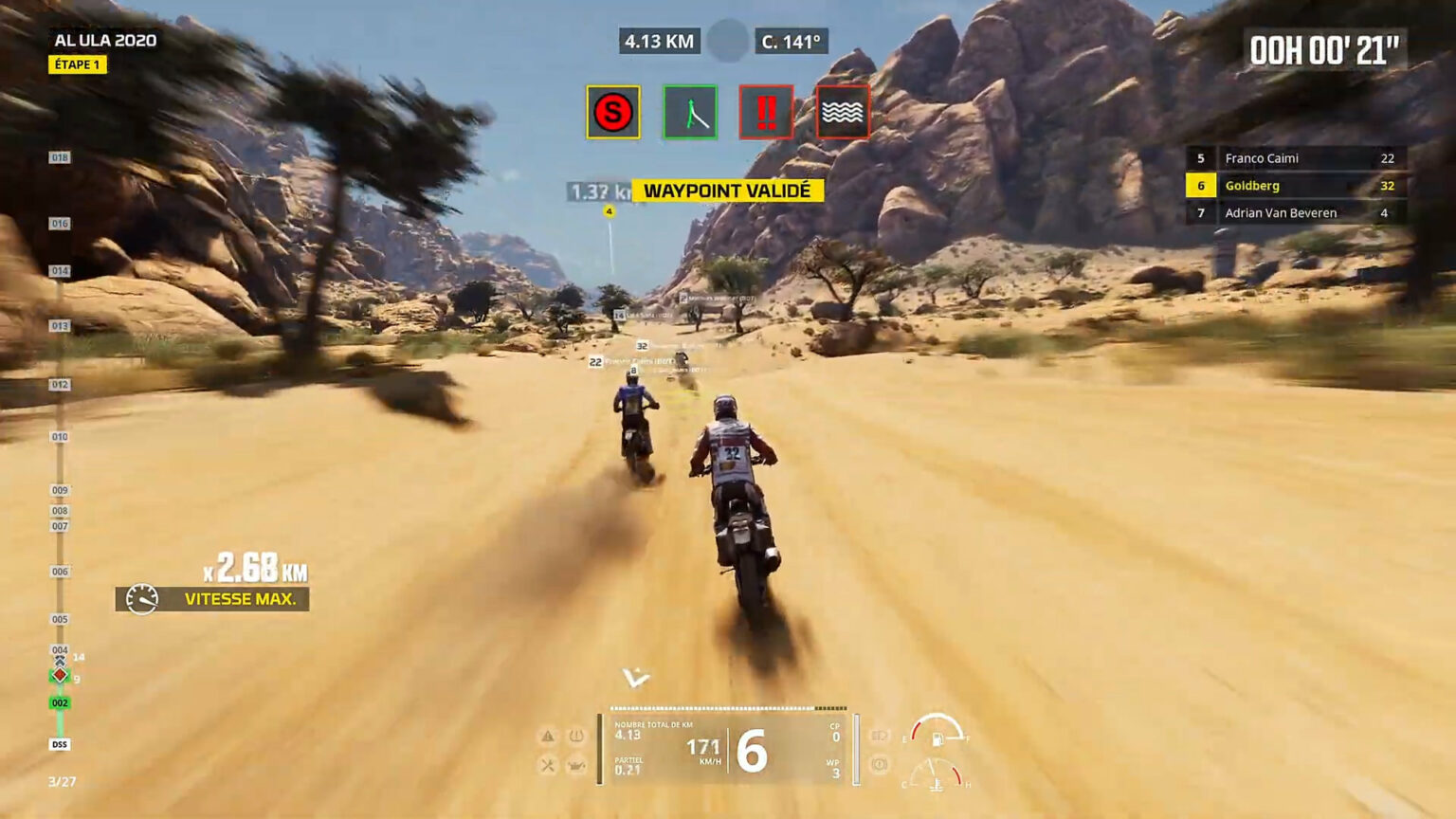The image size is (1456, 819).
Task: Toggle the brake info indicator icon
Action: [879, 765]
